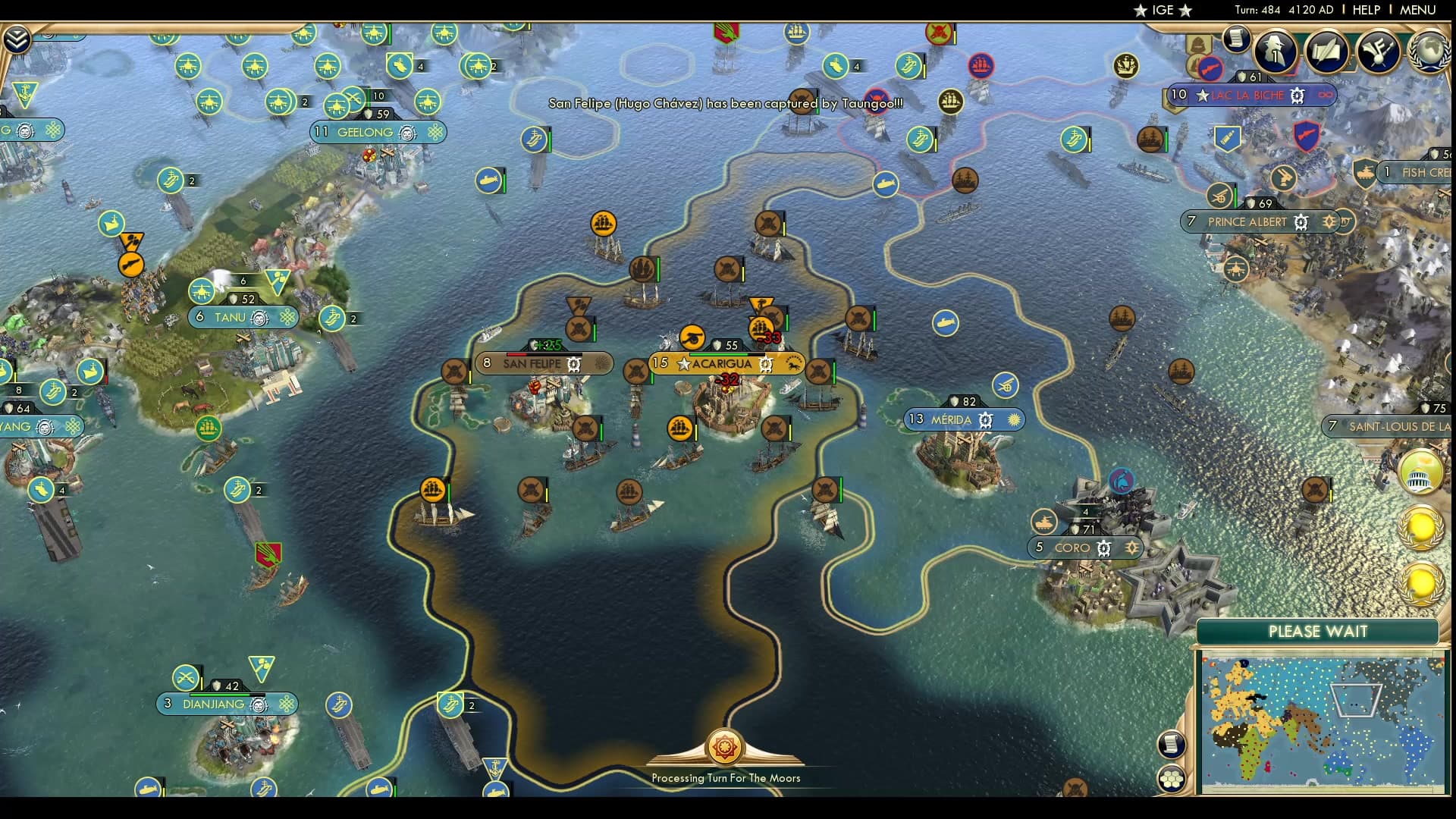Open the Social Policies scroll-and-quill icon

tap(1329, 51)
